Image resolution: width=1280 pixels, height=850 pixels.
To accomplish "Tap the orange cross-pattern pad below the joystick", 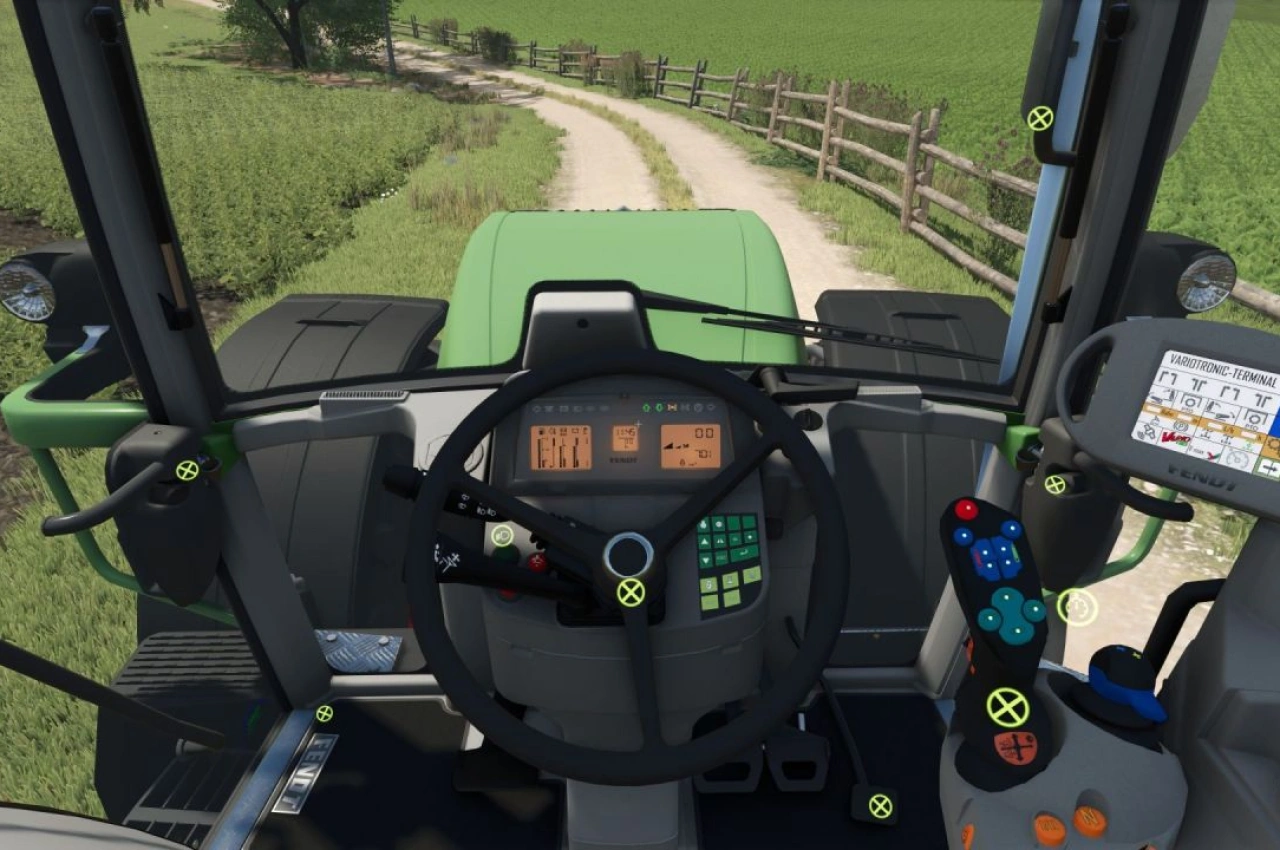I will (1015, 746).
